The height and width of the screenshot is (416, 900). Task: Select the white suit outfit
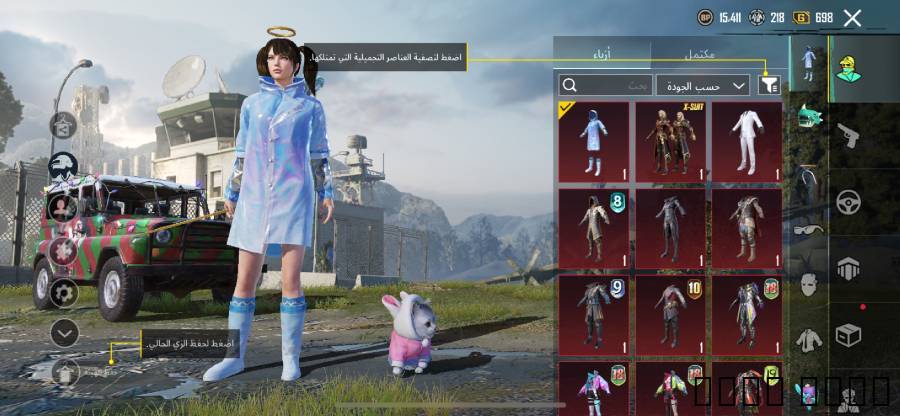tap(746, 142)
